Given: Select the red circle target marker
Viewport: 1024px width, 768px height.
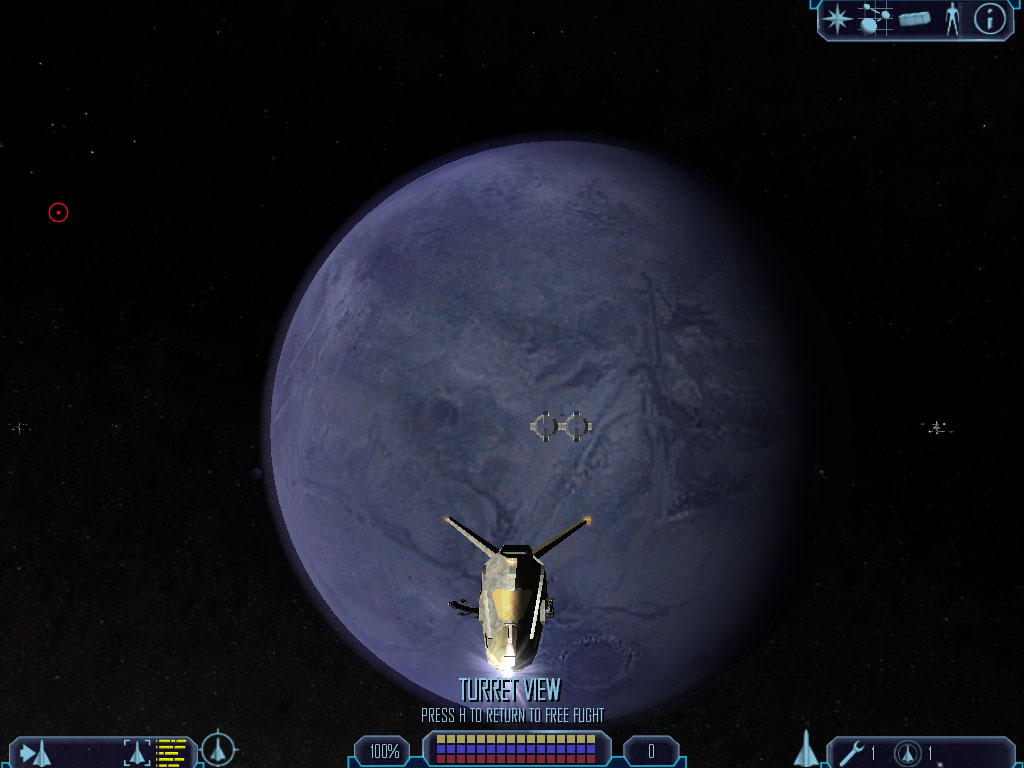Looking at the screenshot, I should click(x=58, y=212).
